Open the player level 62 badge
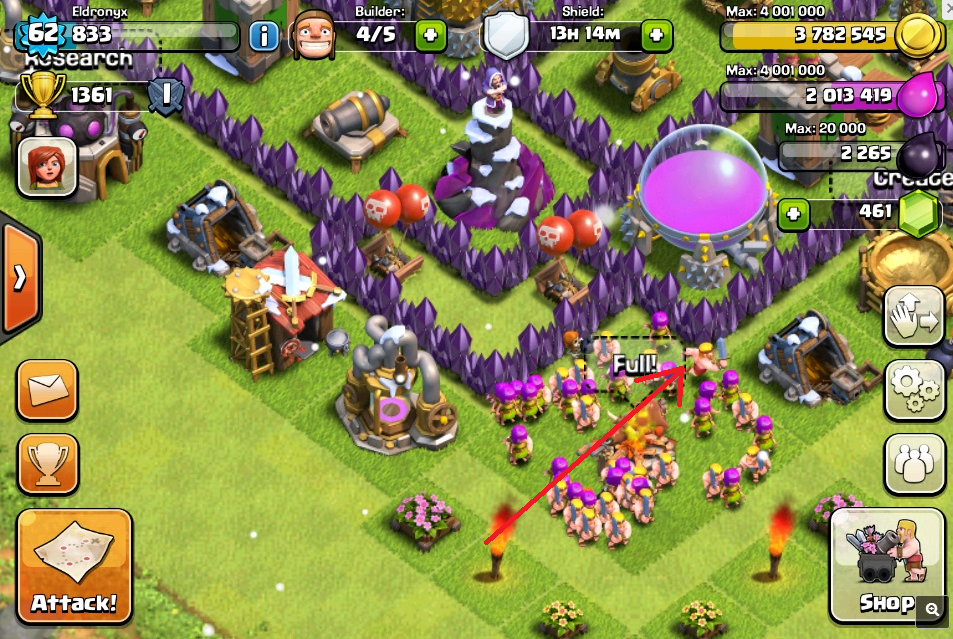This screenshot has width=953, height=639. [x=43, y=34]
